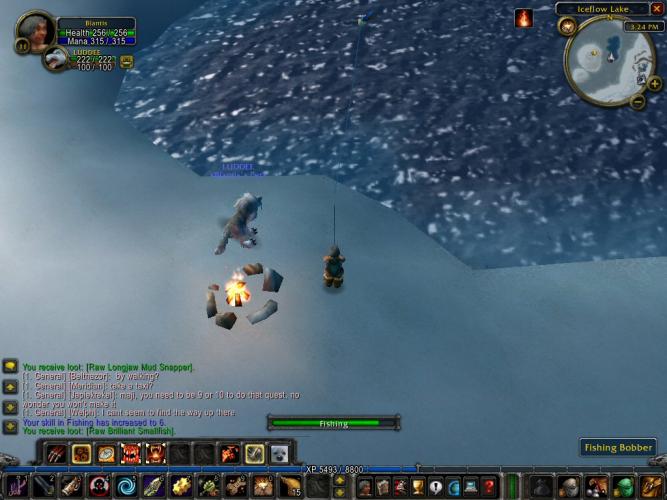Activate the blue swirl ability icon

tap(127, 487)
